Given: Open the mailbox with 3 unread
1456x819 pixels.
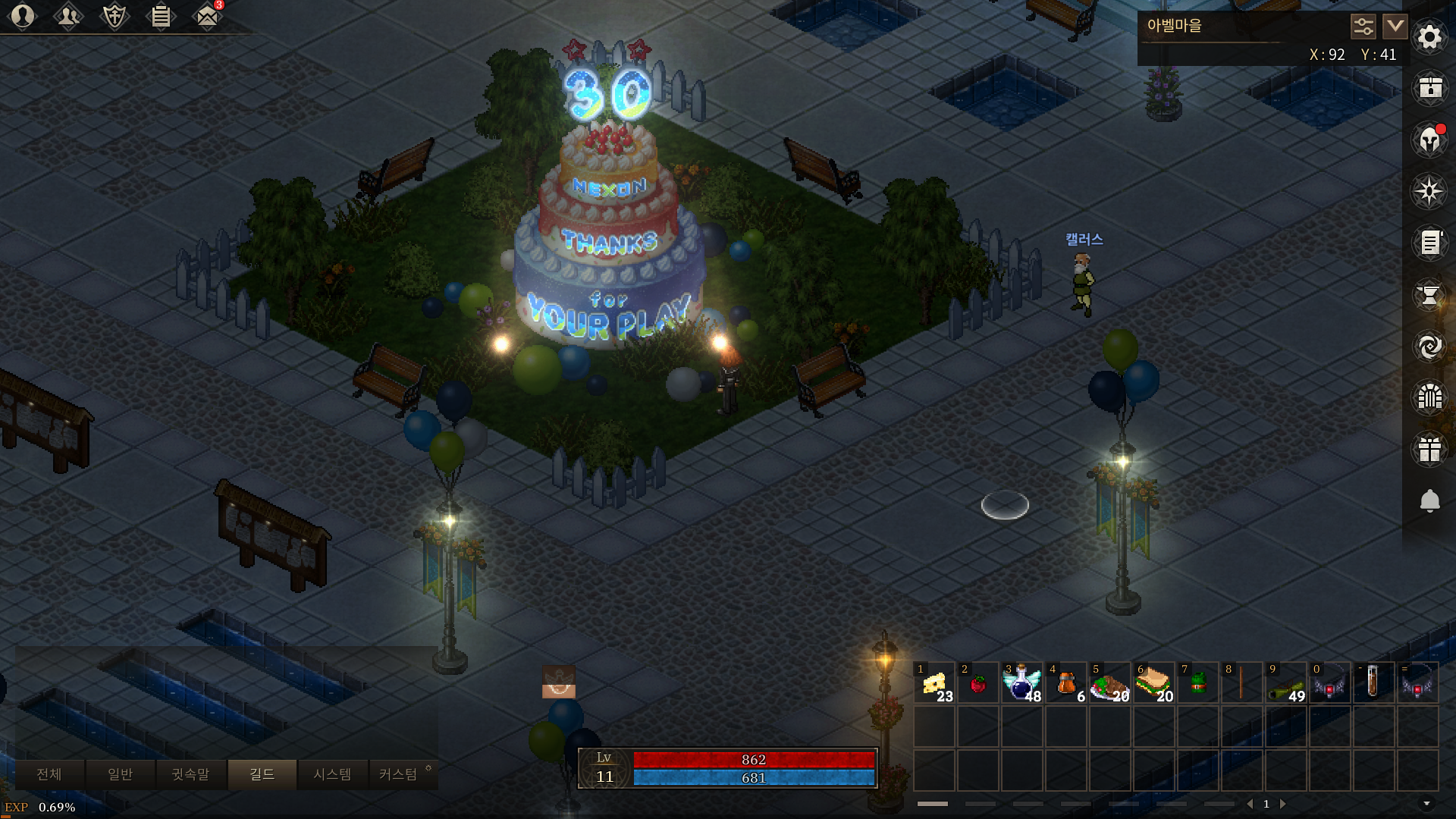Looking at the screenshot, I should click(207, 16).
